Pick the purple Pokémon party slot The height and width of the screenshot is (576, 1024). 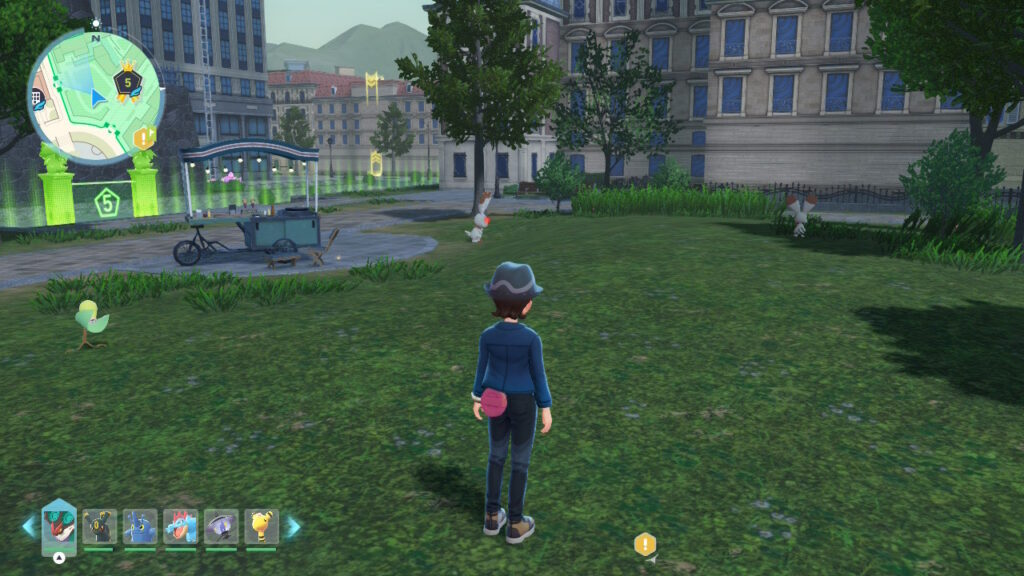pos(221,526)
